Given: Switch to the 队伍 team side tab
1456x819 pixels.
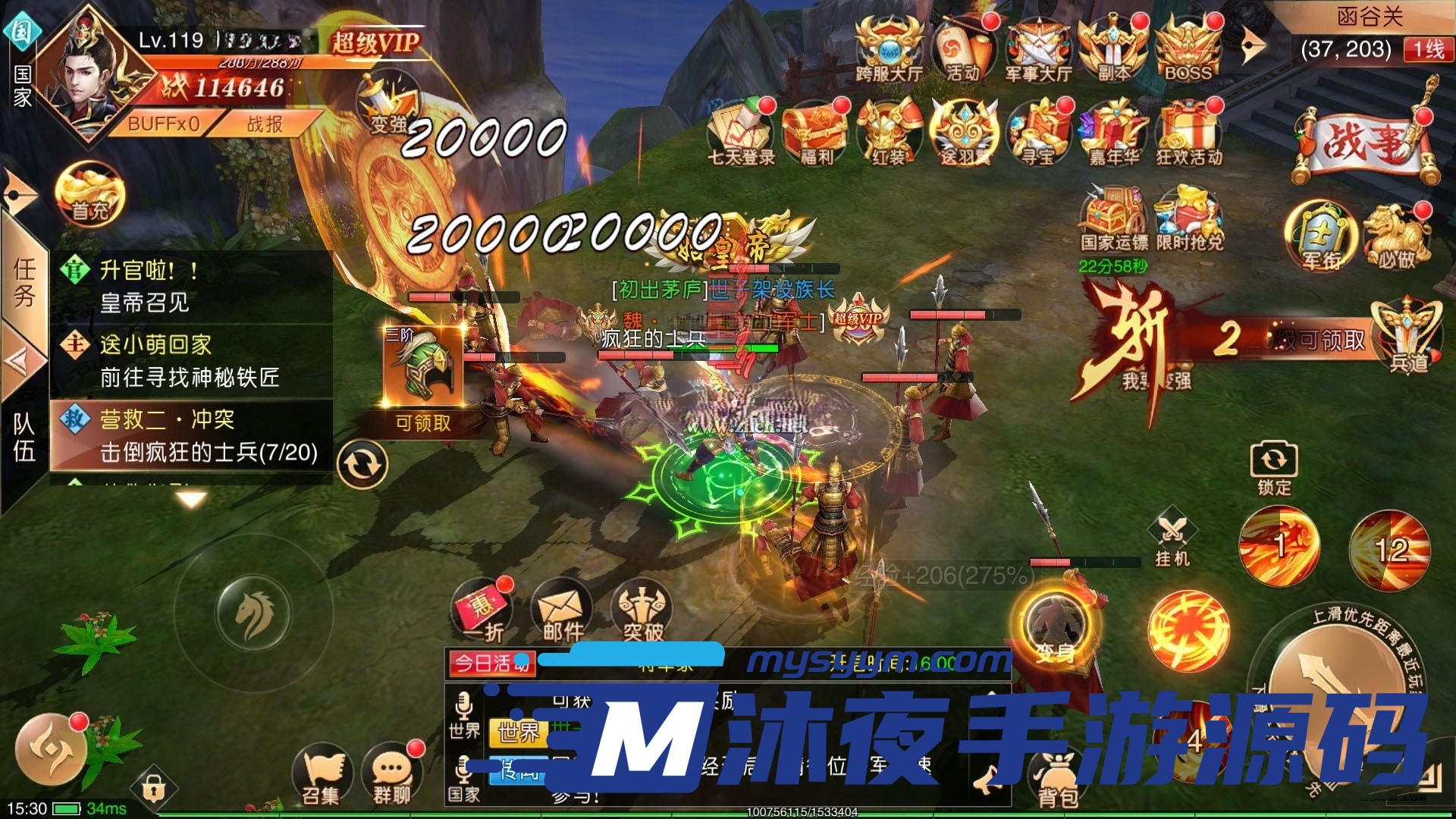Looking at the screenshot, I should 24,436.
